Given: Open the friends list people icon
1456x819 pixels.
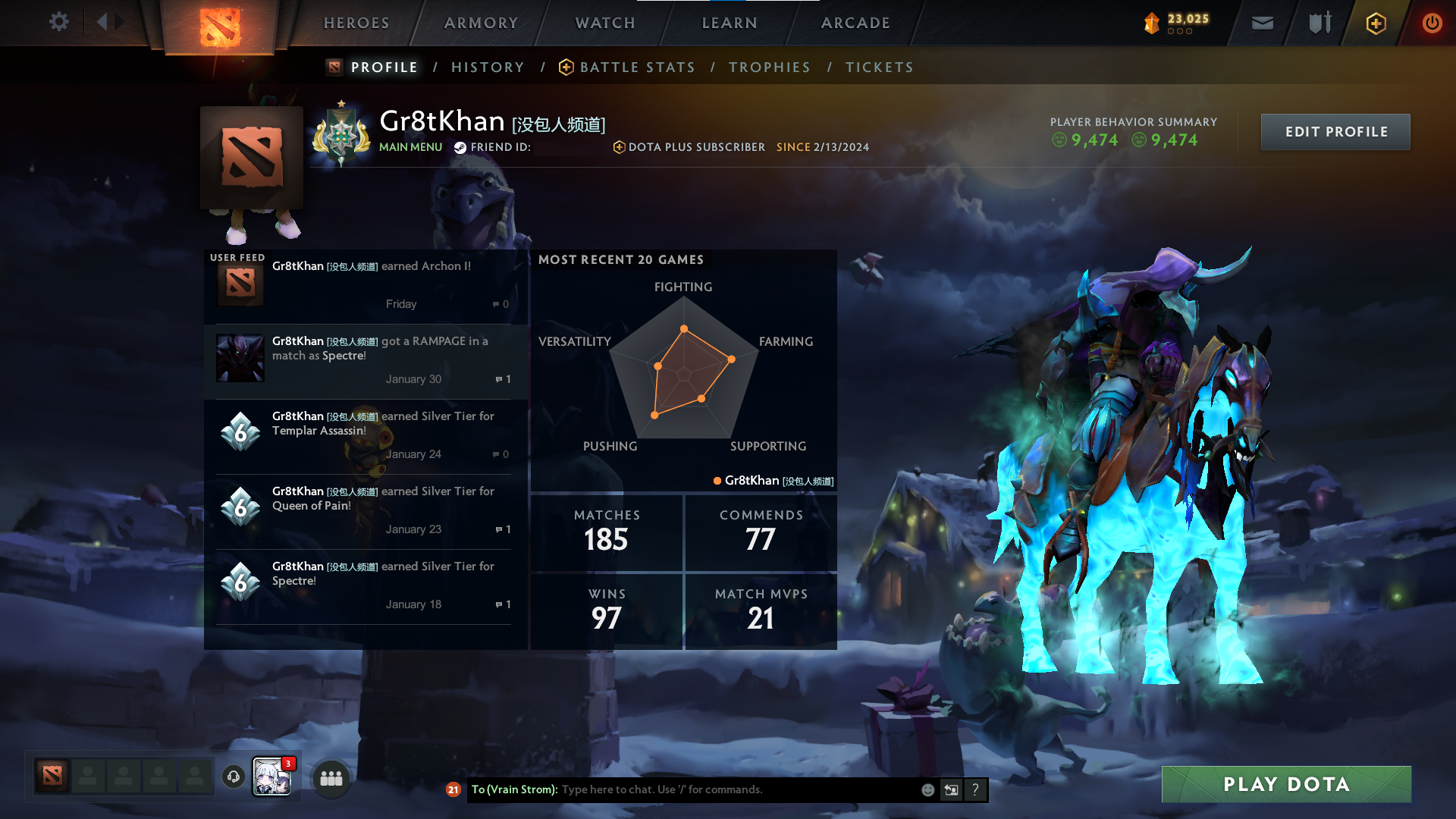Looking at the screenshot, I should pos(331,777).
